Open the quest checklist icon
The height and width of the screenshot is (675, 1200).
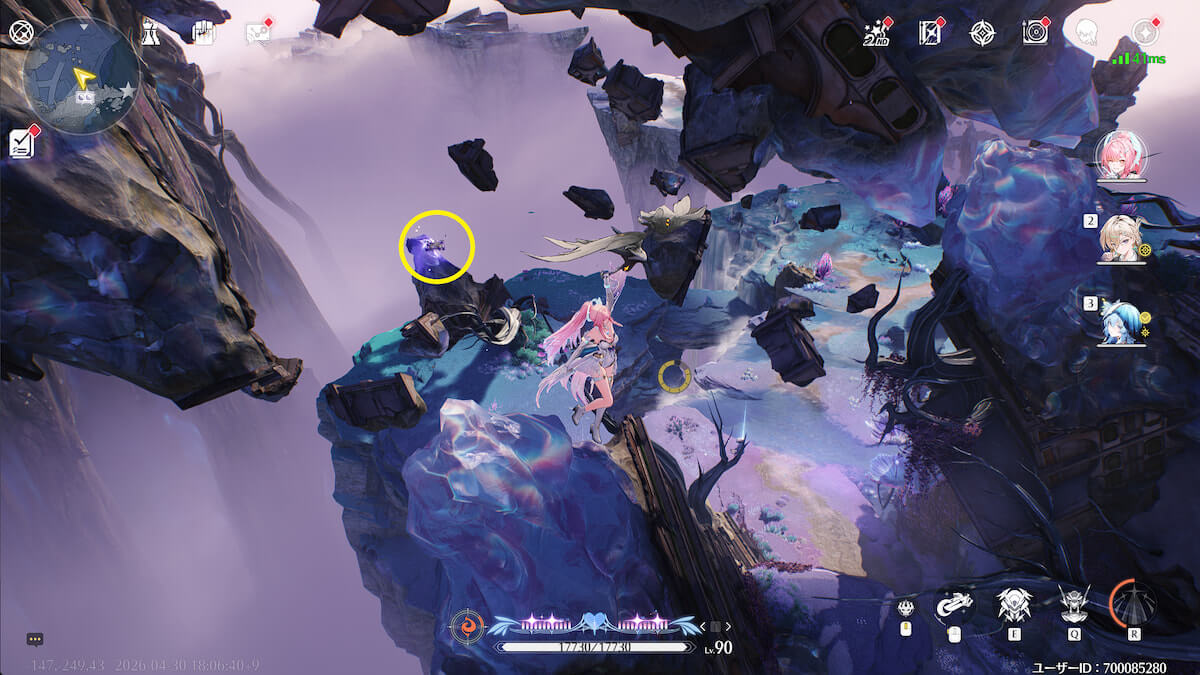pos(23,143)
